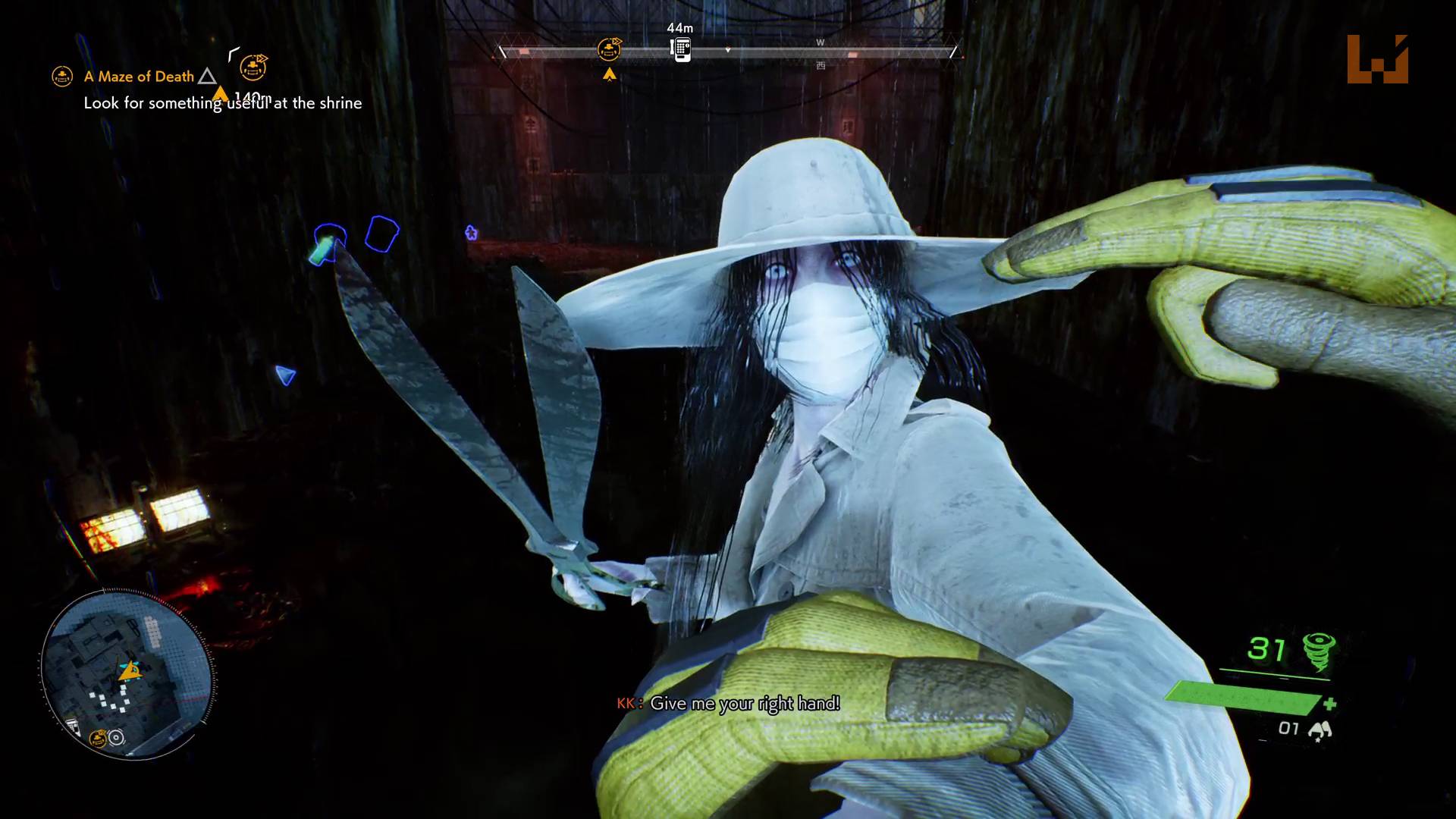
Task: Open the A Maze of Death quest tracker
Action: click(139, 77)
